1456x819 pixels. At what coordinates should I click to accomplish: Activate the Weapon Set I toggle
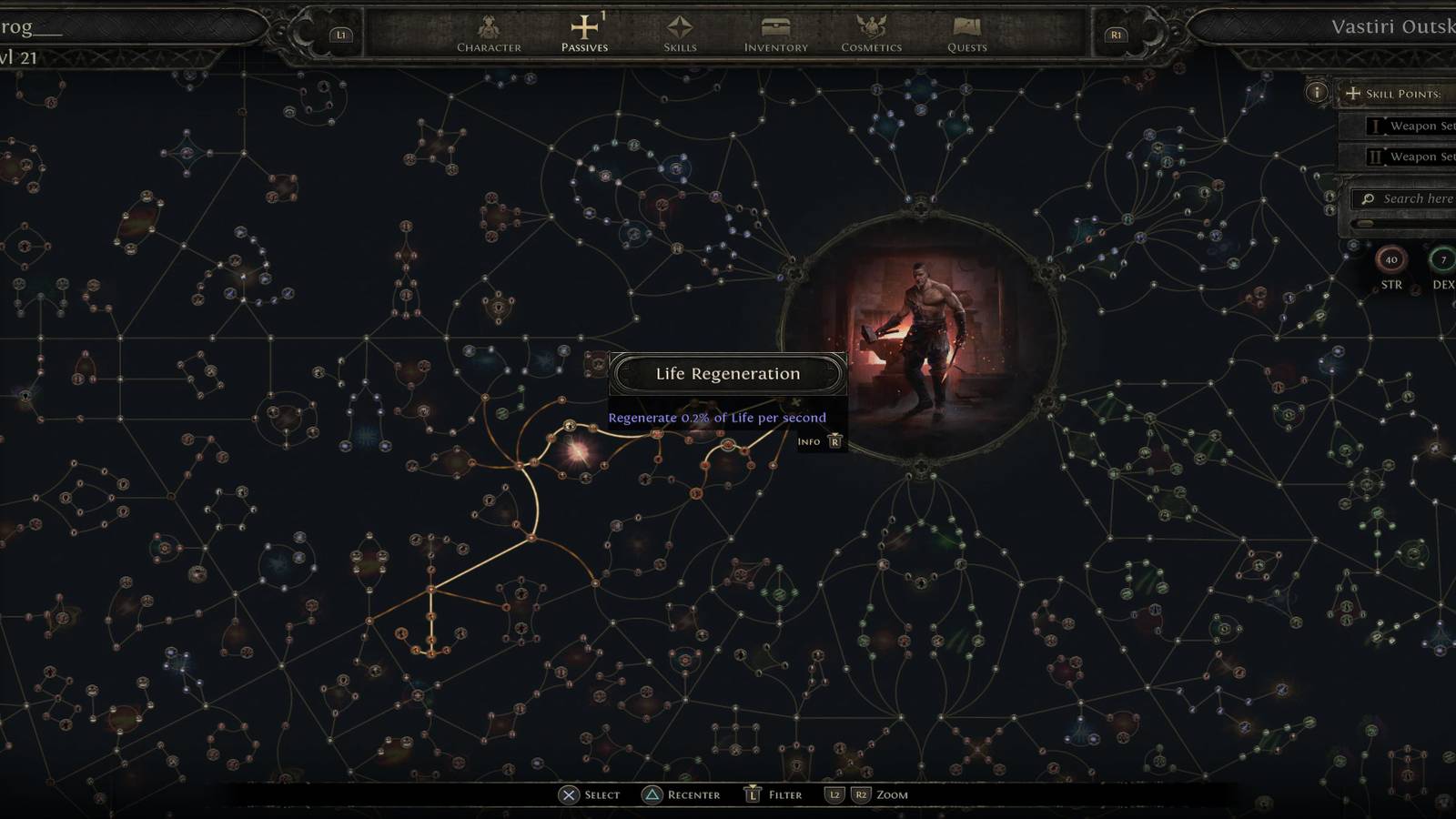pos(1374,126)
